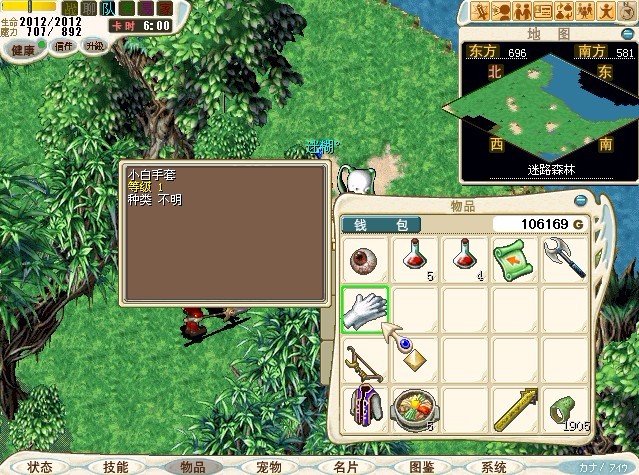Choose the green map scroll item

[517, 260]
